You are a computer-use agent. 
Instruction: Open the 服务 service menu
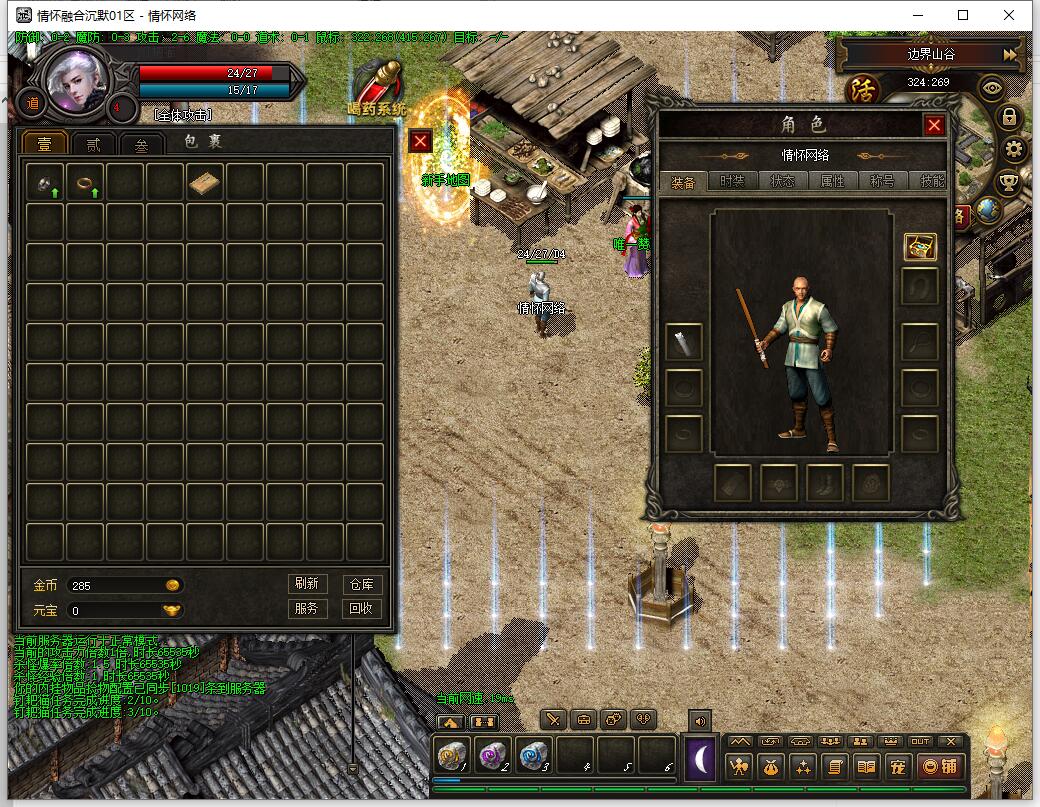coord(307,608)
